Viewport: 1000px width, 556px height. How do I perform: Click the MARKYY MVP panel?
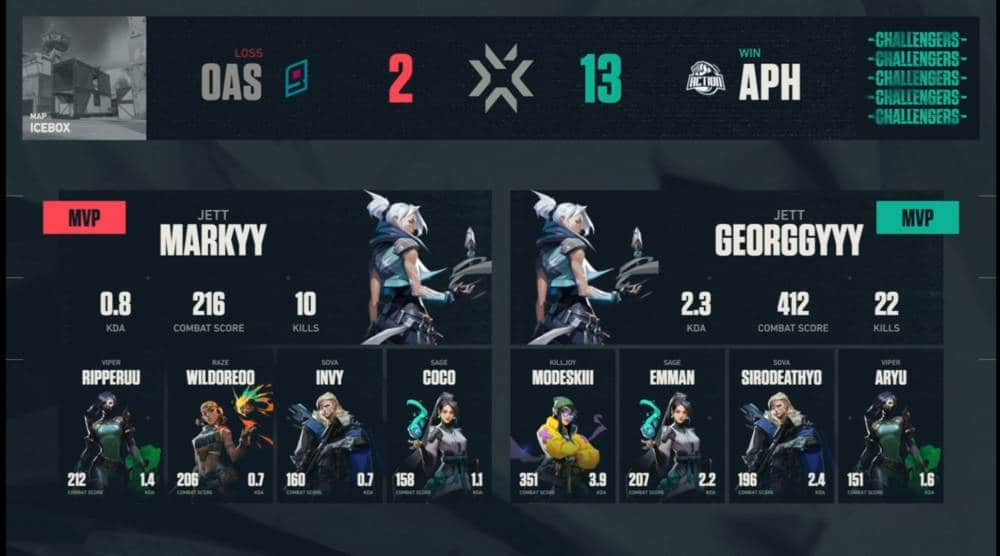(275, 268)
